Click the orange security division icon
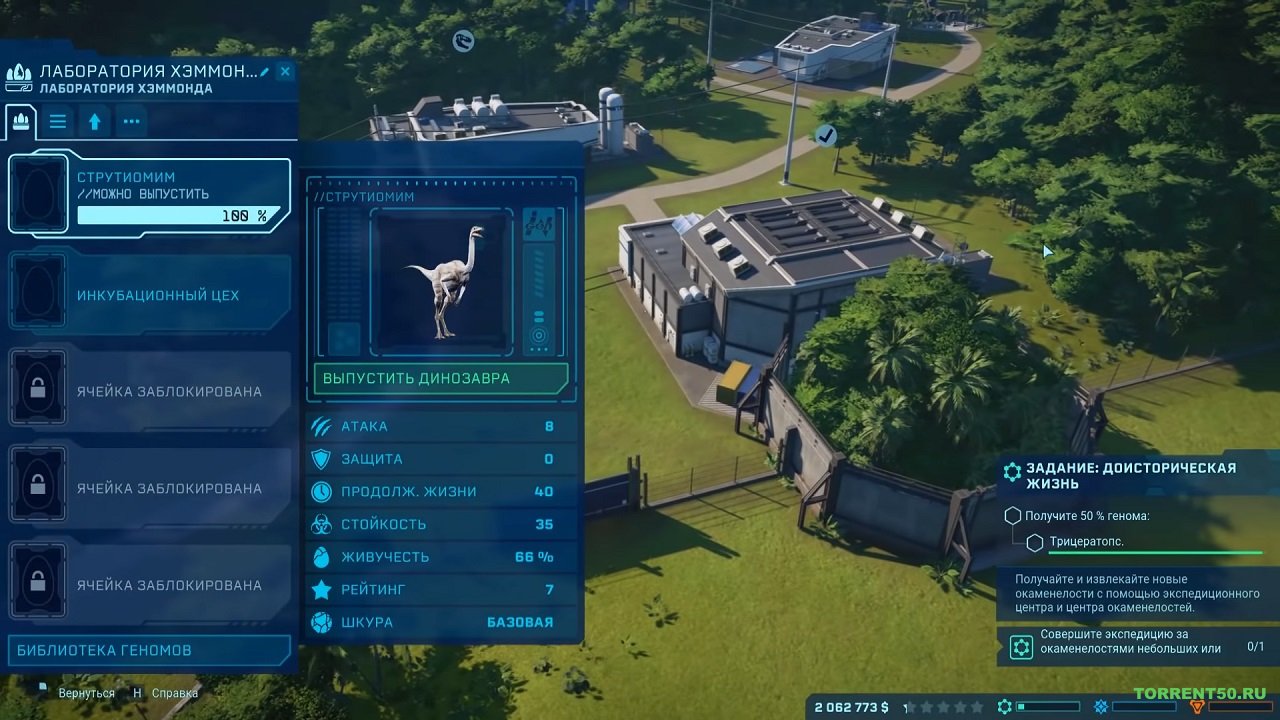Viewport: 1280px width, 720px height. coord(1197,707)
